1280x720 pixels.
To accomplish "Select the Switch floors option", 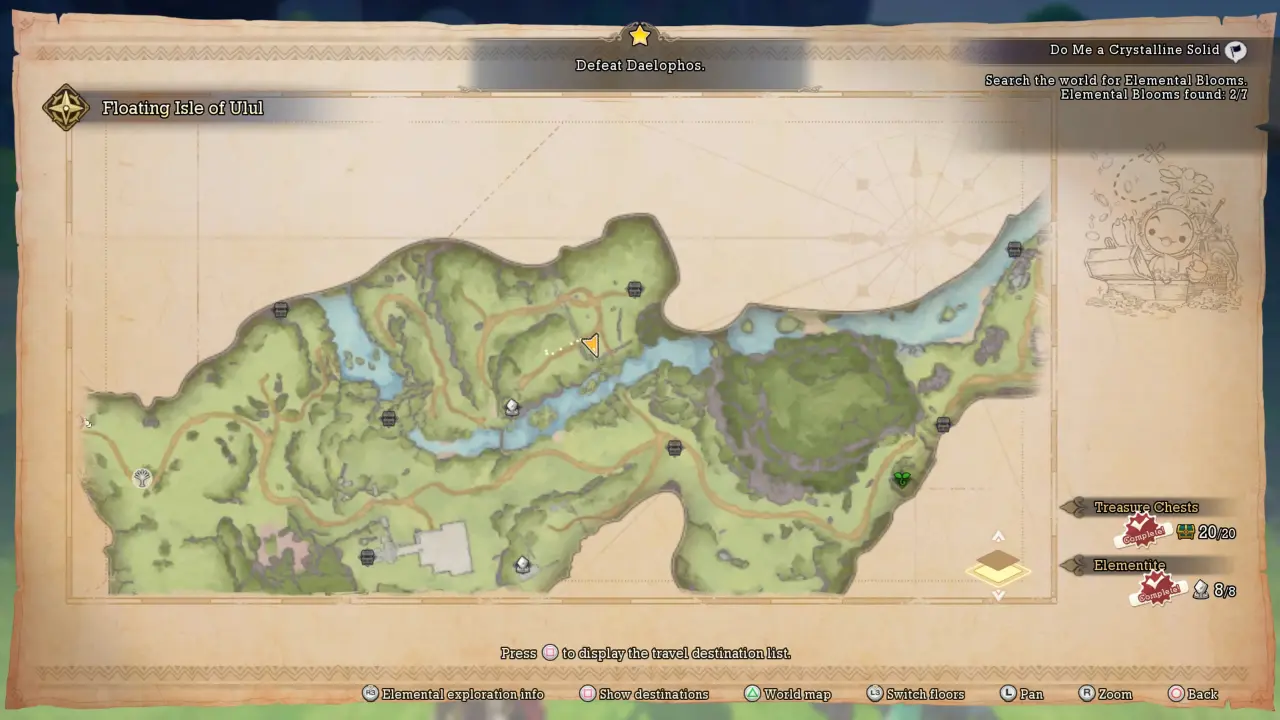I will click(x=915, y=694).
